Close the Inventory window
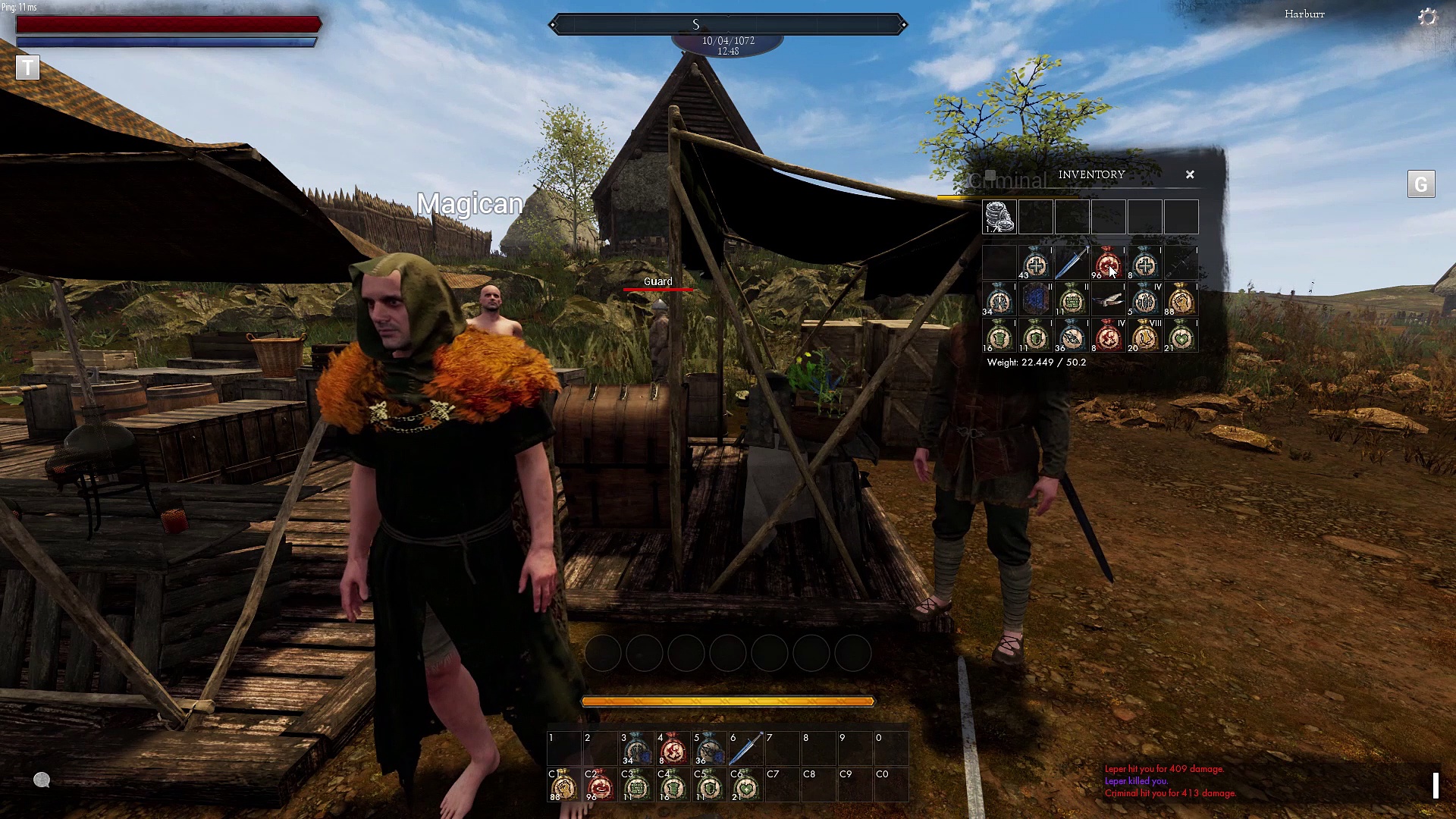1456x819 pixels. 1190,174
